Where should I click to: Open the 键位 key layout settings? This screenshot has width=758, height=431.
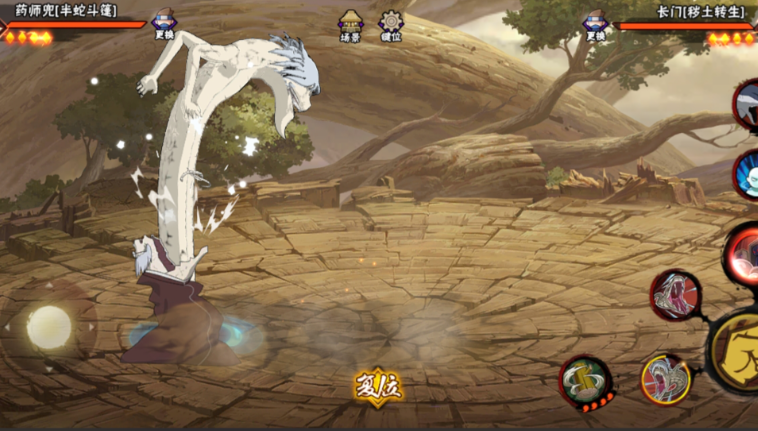click(x=391, y=25)
